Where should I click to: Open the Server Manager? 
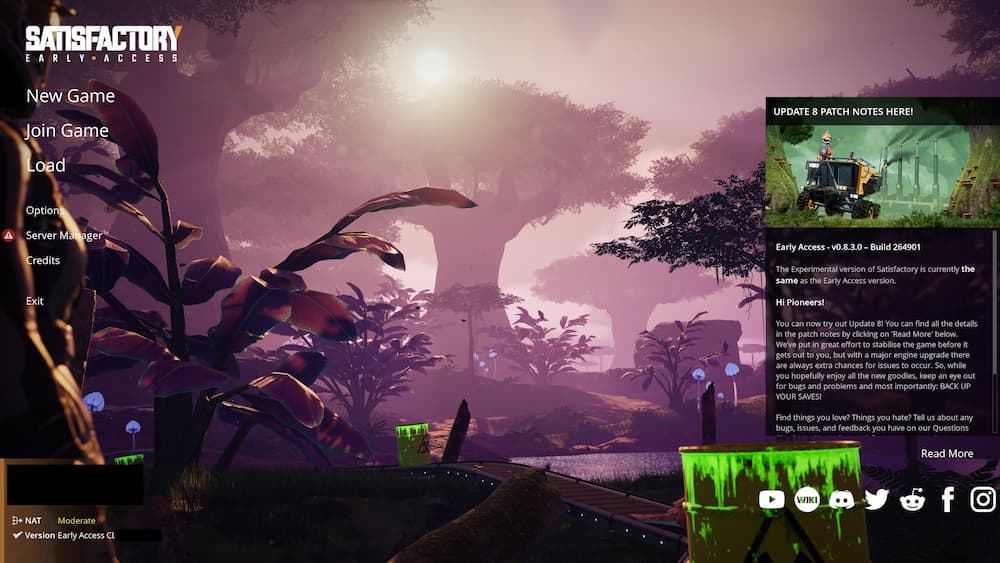pos(64,236)
